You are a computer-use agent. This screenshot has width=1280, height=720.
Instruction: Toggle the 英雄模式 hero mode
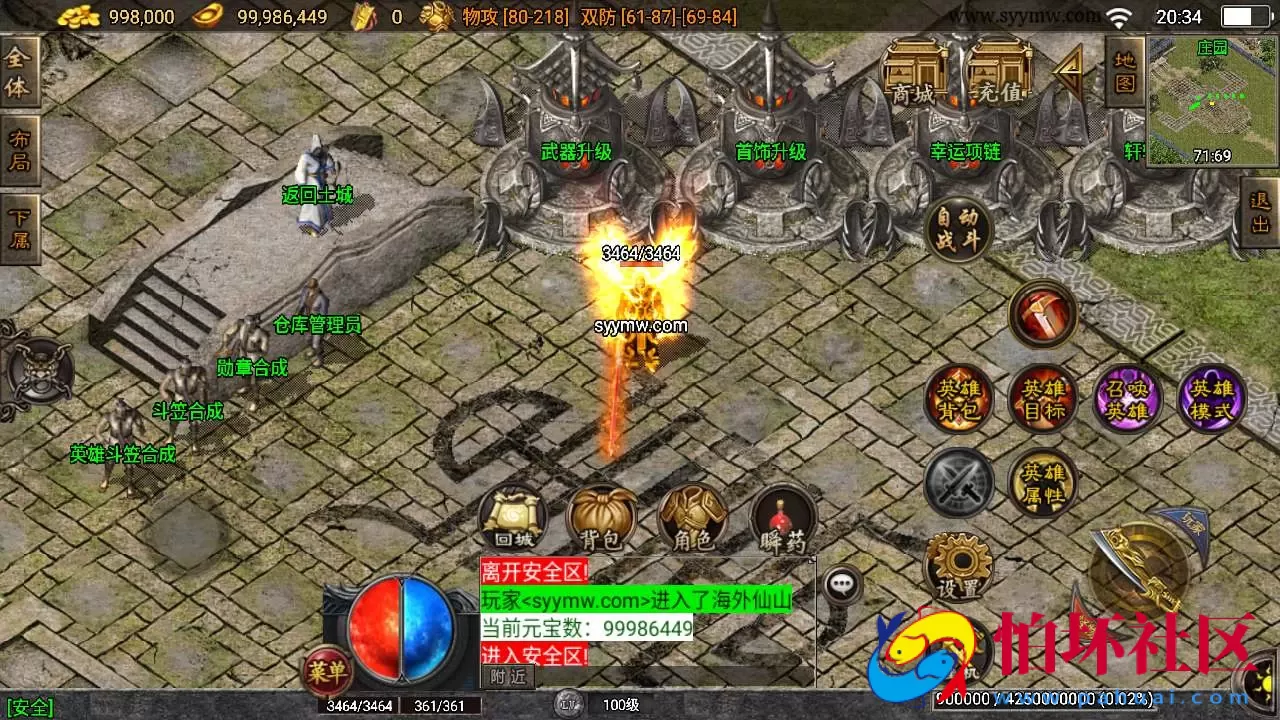click(1213, 399)
